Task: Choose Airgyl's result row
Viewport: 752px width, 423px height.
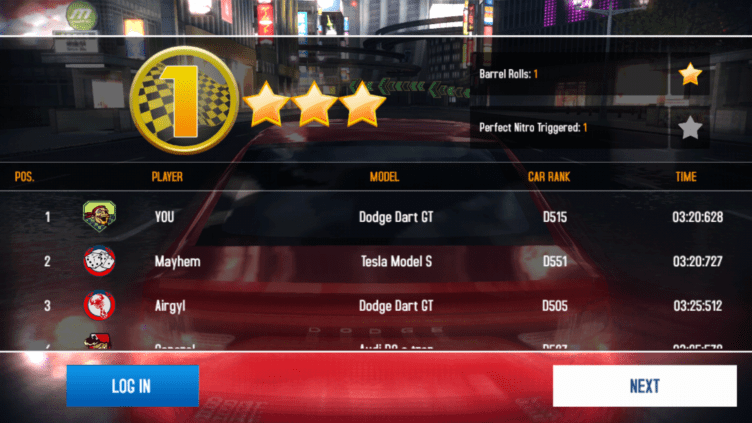Action: click(376, 306)
